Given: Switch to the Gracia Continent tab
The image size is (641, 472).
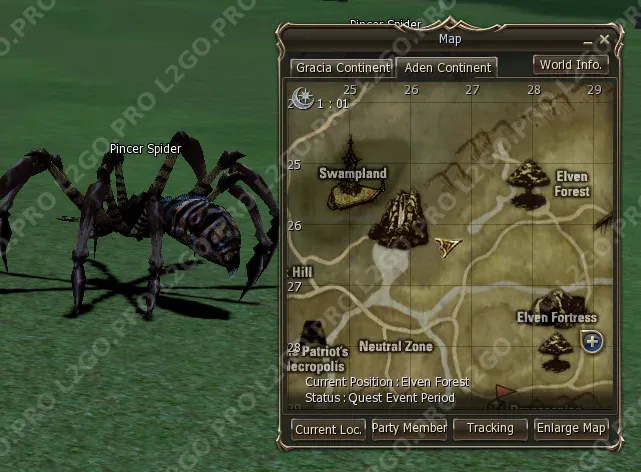Looking at the screenshot, I should click(x=341, y=68).
